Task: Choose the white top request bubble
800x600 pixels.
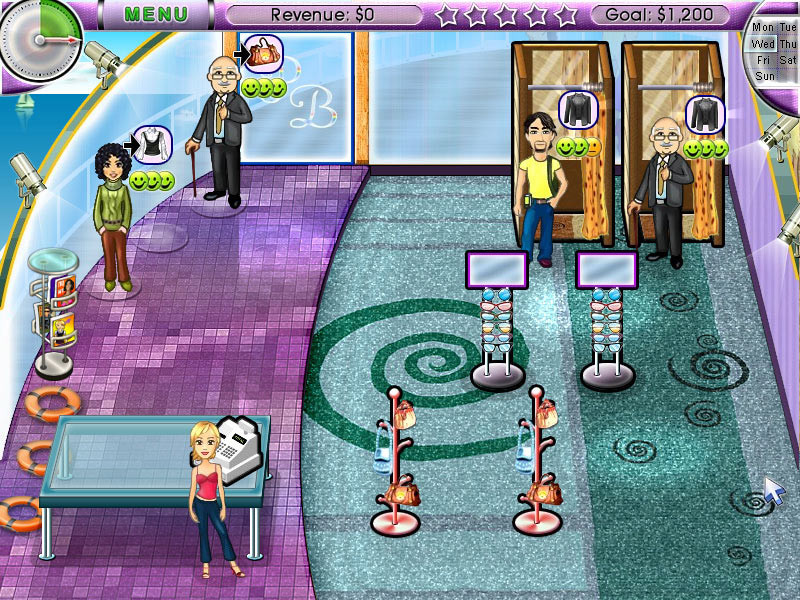Action: tap(152, 144)
